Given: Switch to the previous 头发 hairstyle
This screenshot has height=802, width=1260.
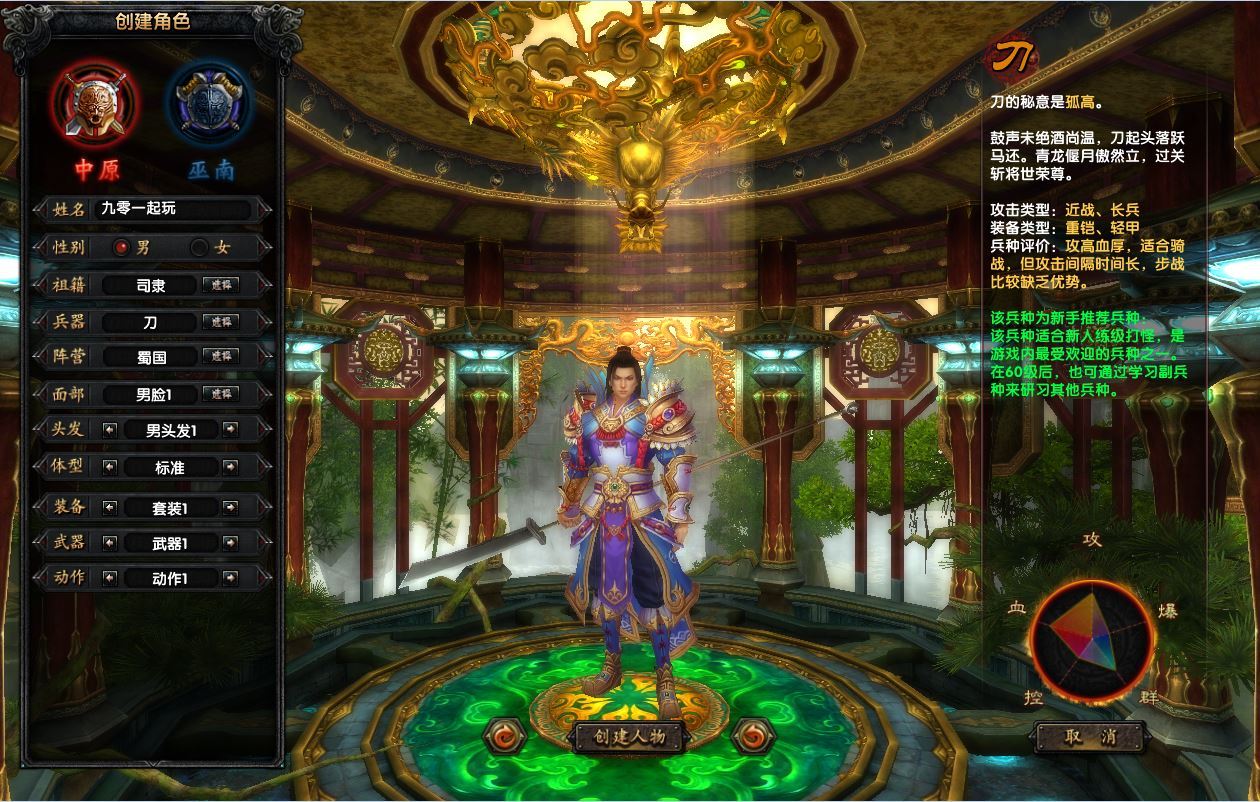Looking at the screenshot, I should click(x=110, y=429).
